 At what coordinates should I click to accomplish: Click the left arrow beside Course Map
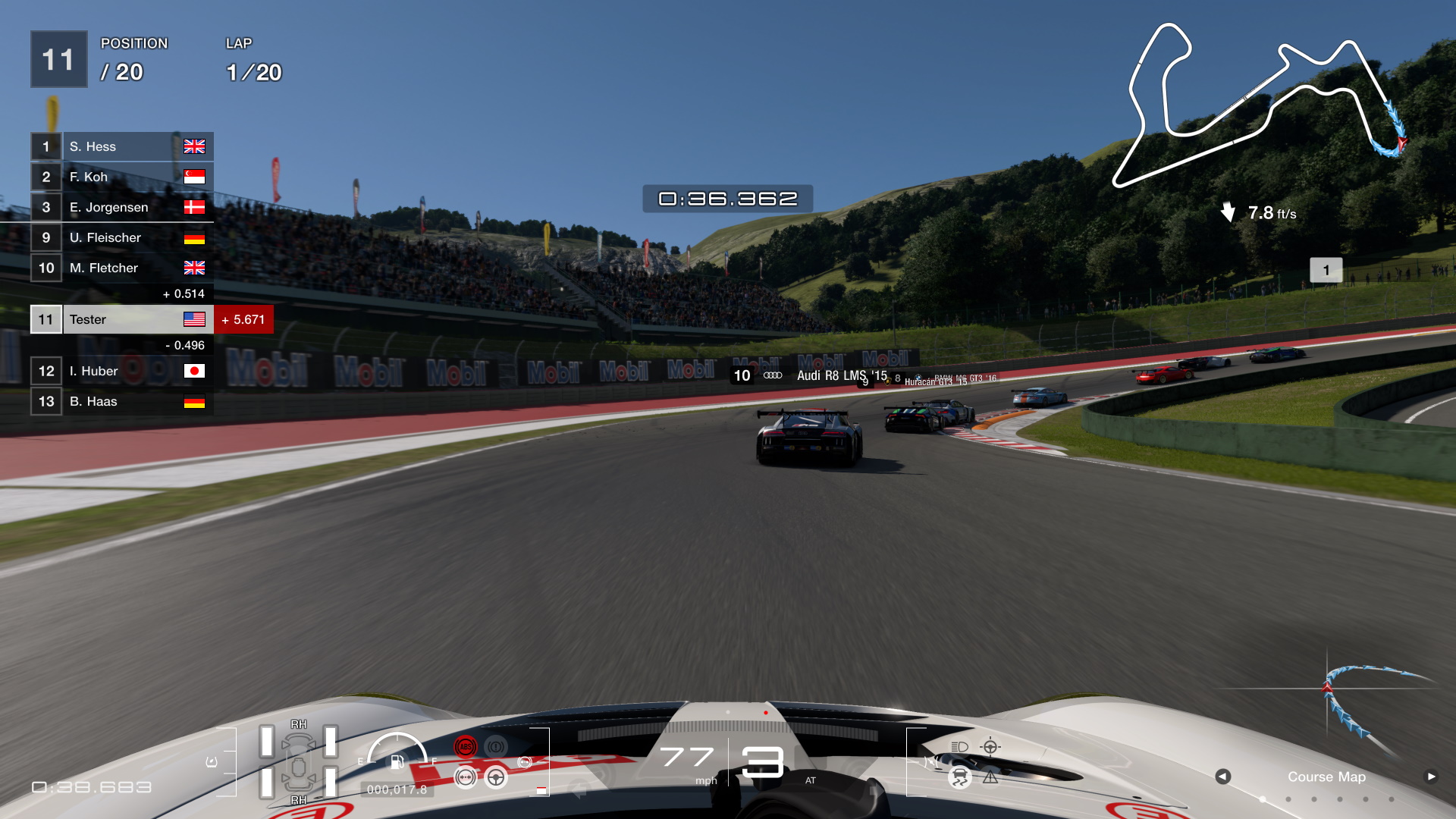1222,777
